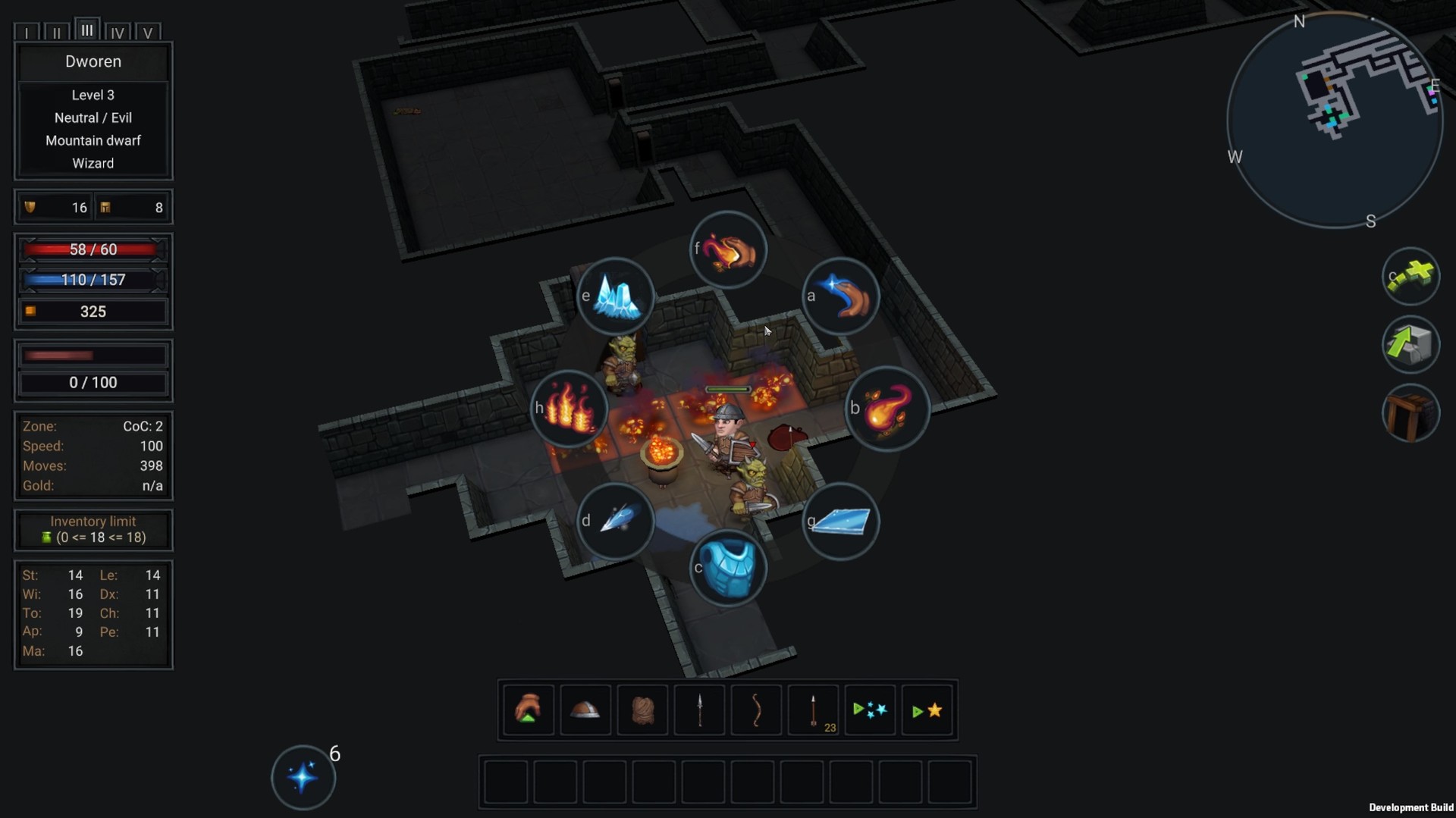The width and height of the screenshot is (1456, 818).
Task: Open character tab V
Action: (x=149, y=32)
